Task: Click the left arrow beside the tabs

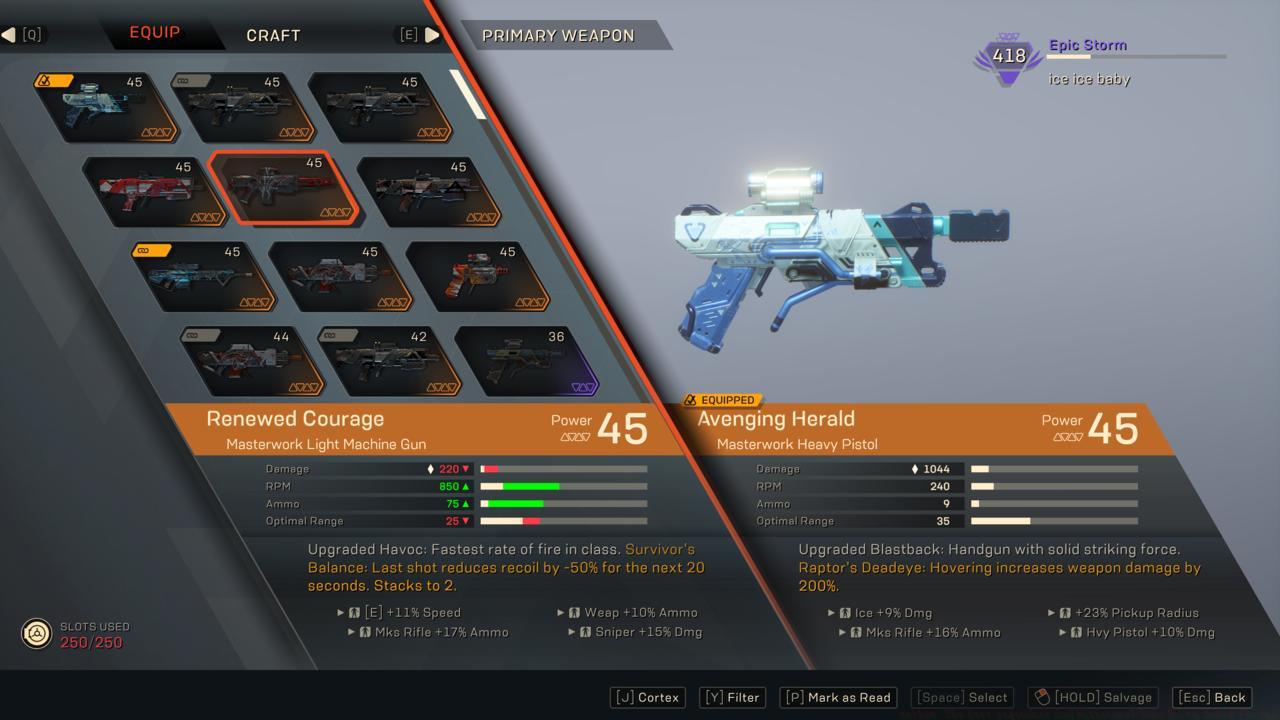Action: tap(9, 35)
